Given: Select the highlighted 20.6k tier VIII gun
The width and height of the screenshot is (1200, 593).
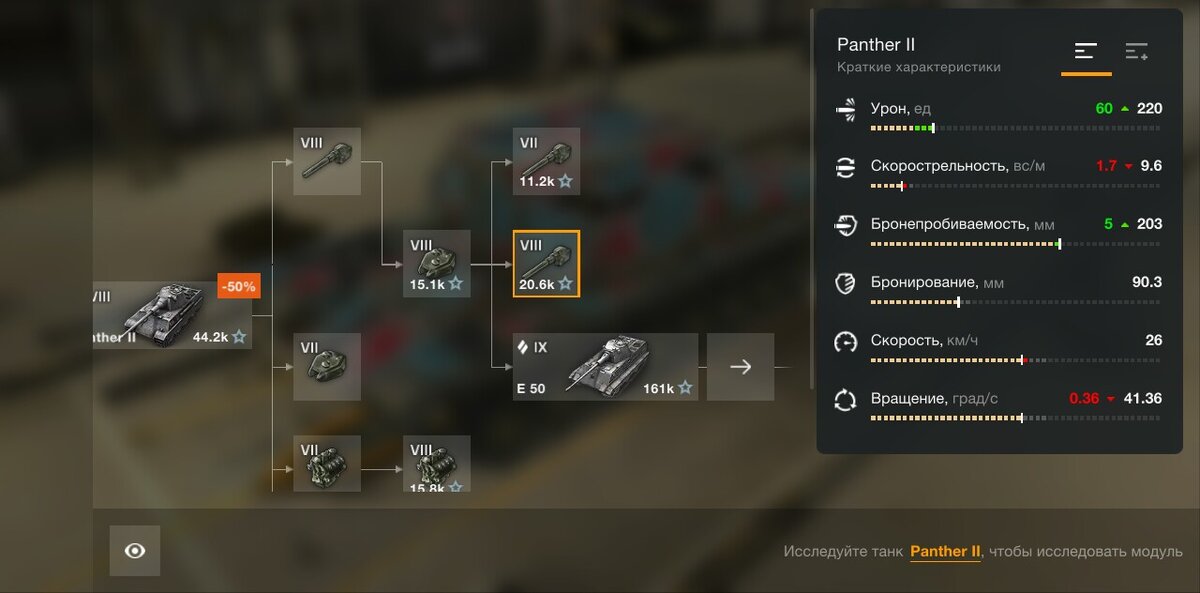Looking at the screenshot, I should (546, 264).
